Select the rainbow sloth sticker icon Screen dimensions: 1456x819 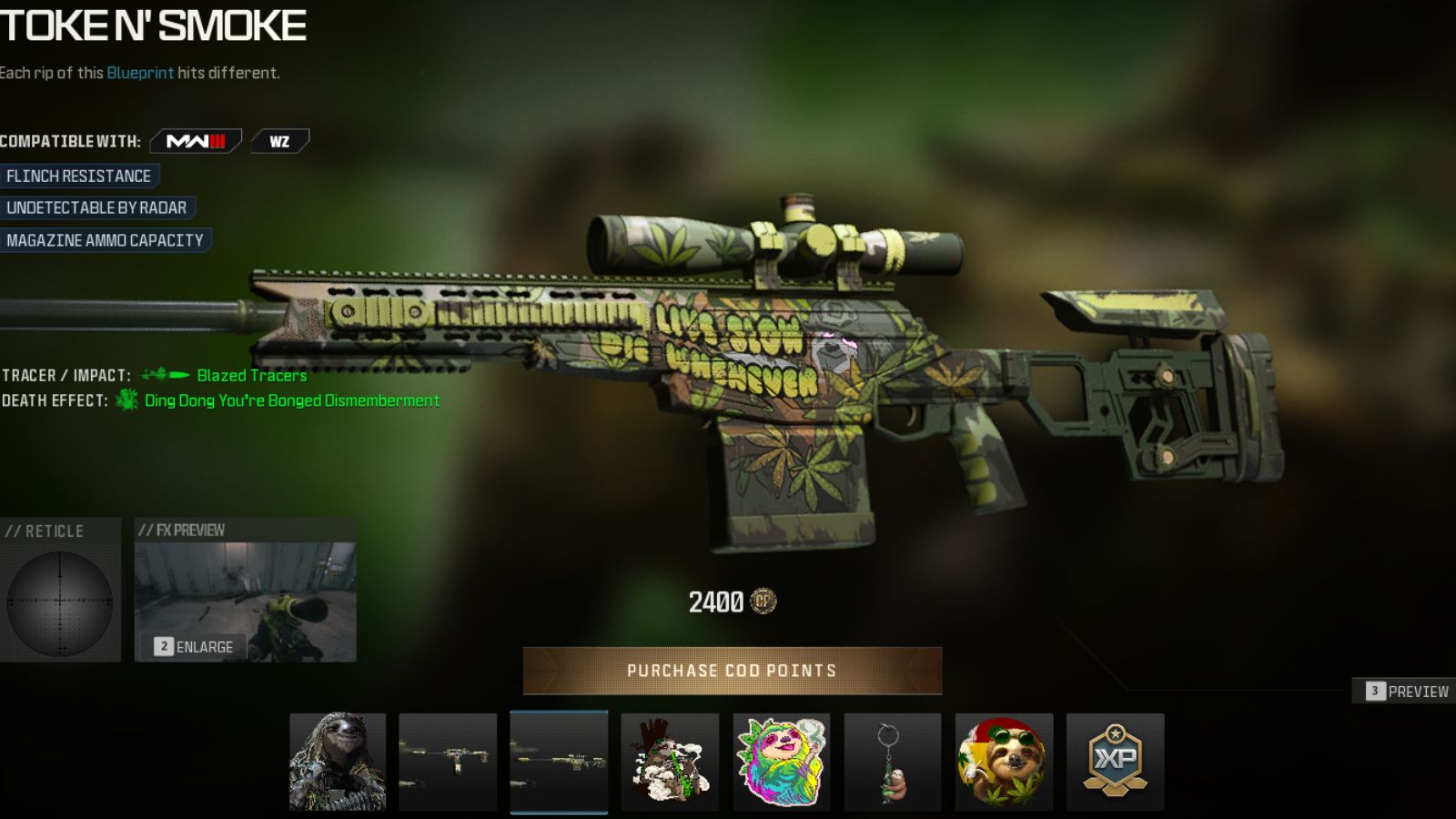782,763
